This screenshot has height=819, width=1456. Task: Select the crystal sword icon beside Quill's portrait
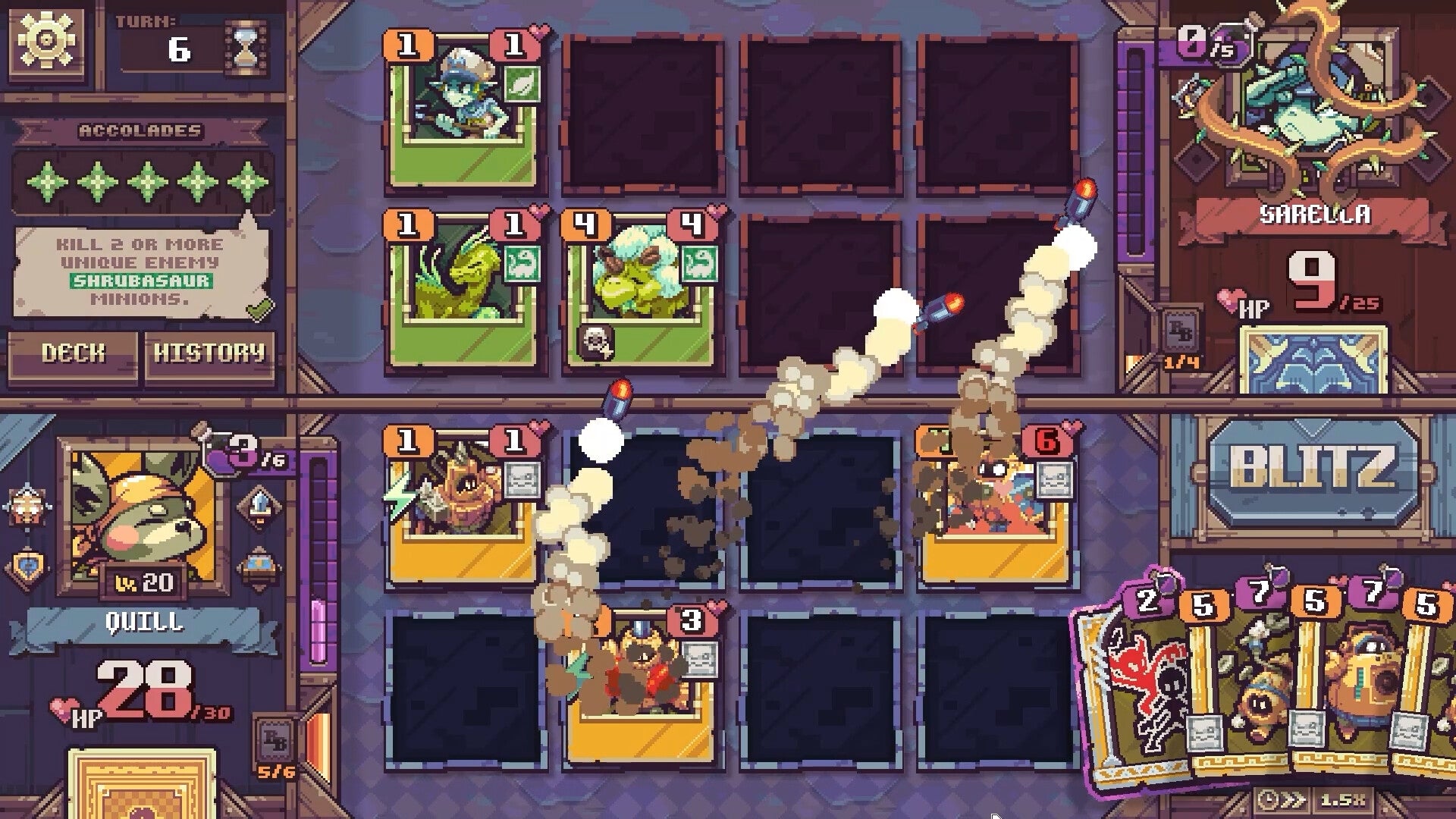click(259, 504)
